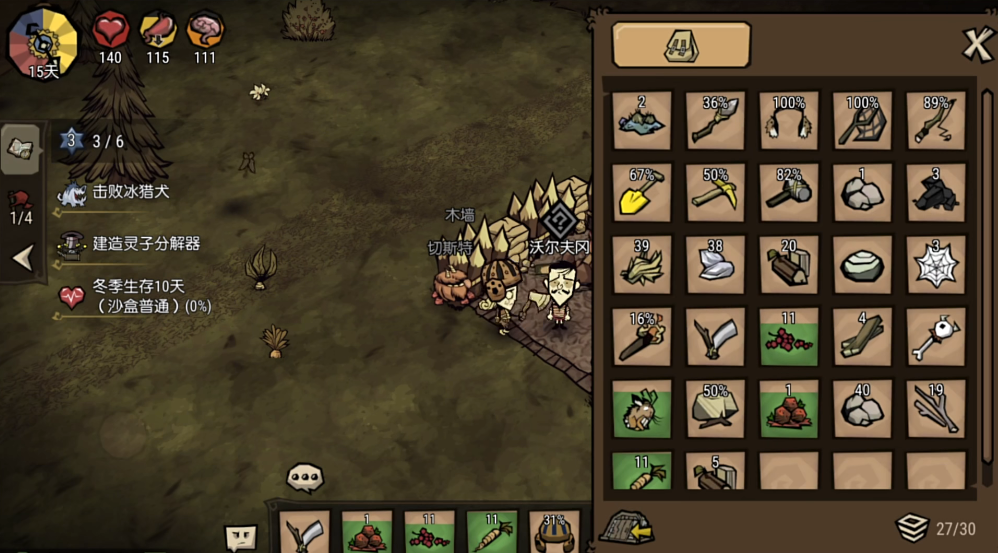Select the stack of 40 rocks

[x=863, y=408]
